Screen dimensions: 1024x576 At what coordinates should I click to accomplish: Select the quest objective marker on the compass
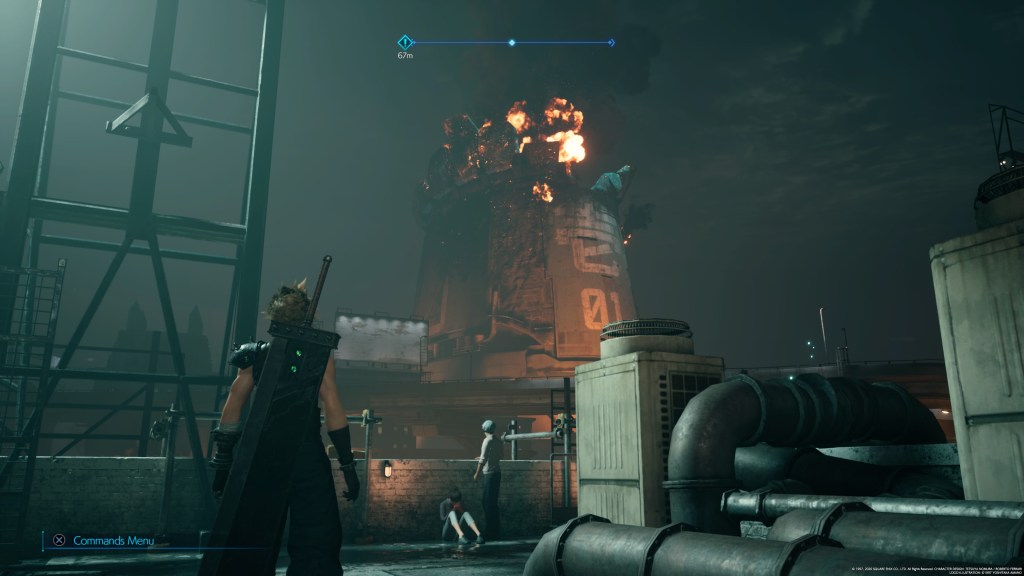point(405,42)
